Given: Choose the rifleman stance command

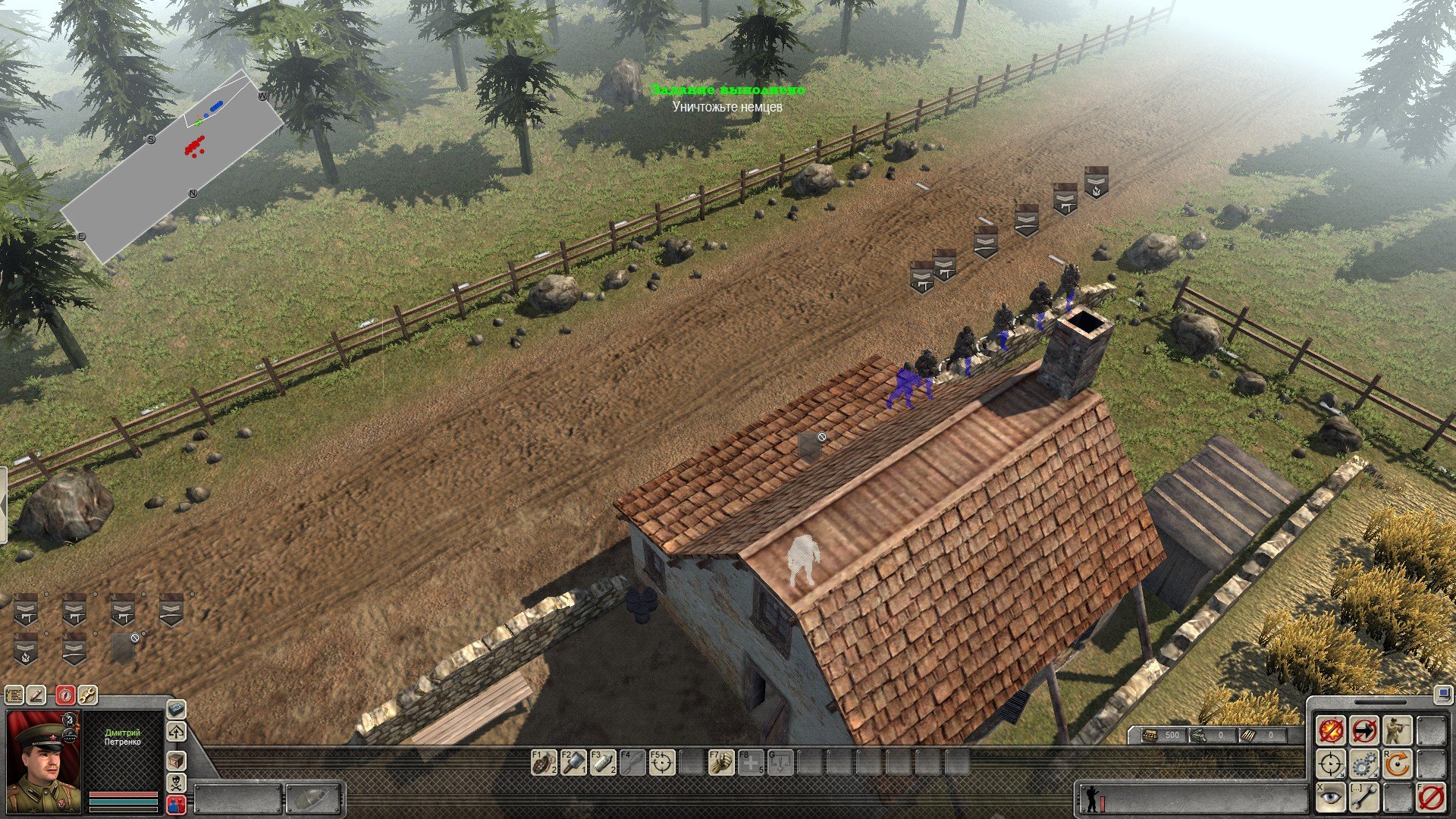Looking at the screenshot, I should [x=1398, y=731].
